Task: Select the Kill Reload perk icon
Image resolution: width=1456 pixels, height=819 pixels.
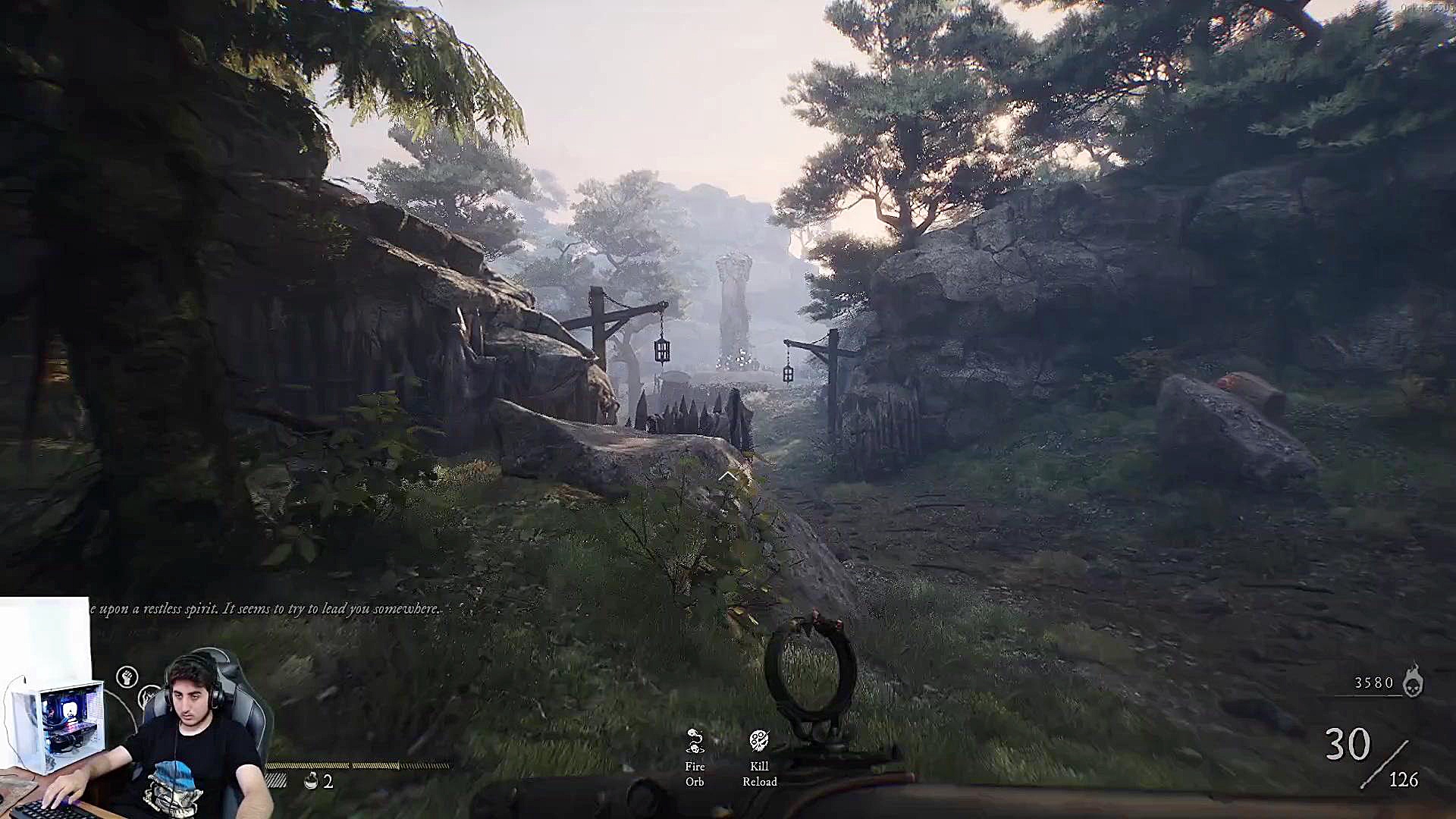Action: pyautogui.click(x=759, y=741)
